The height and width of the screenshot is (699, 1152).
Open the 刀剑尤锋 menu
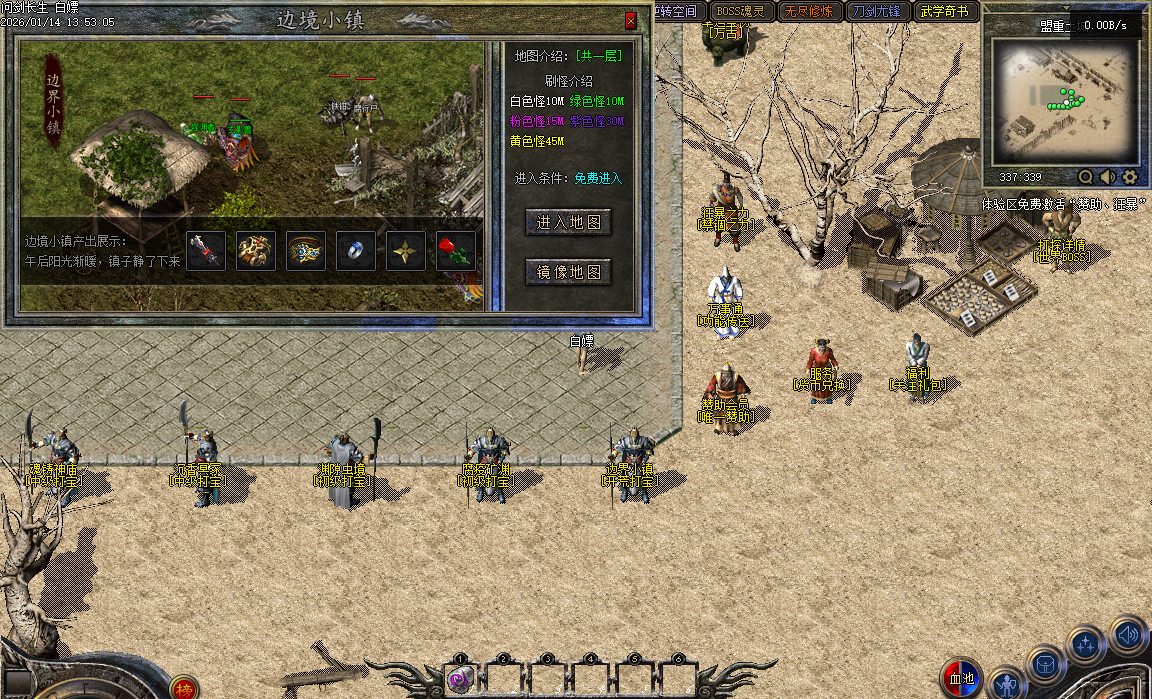click(876, 12)
